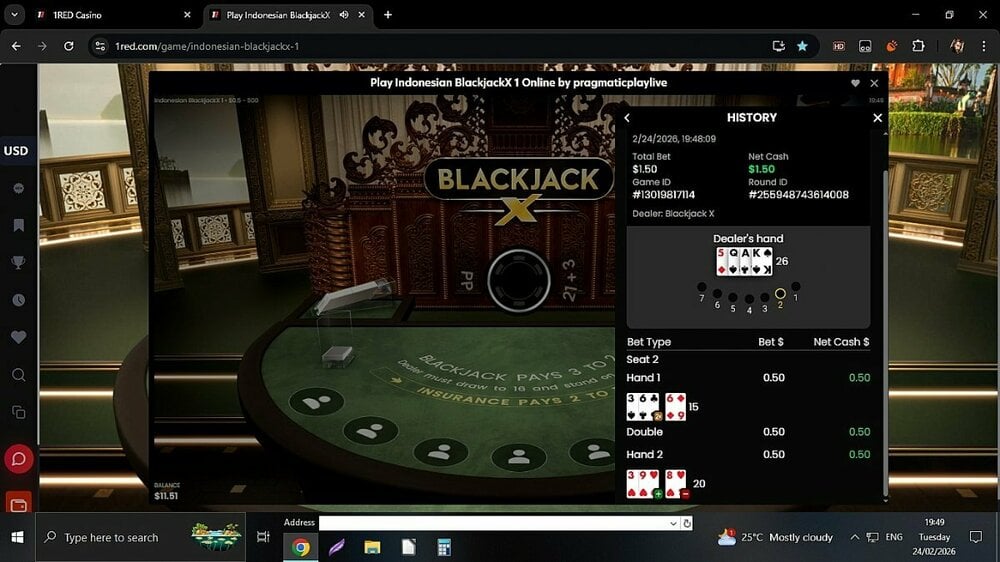Click the sidebar speech bubble icon
The image size is (1000, 562).
pyautogui.click(x=18, y=189)
